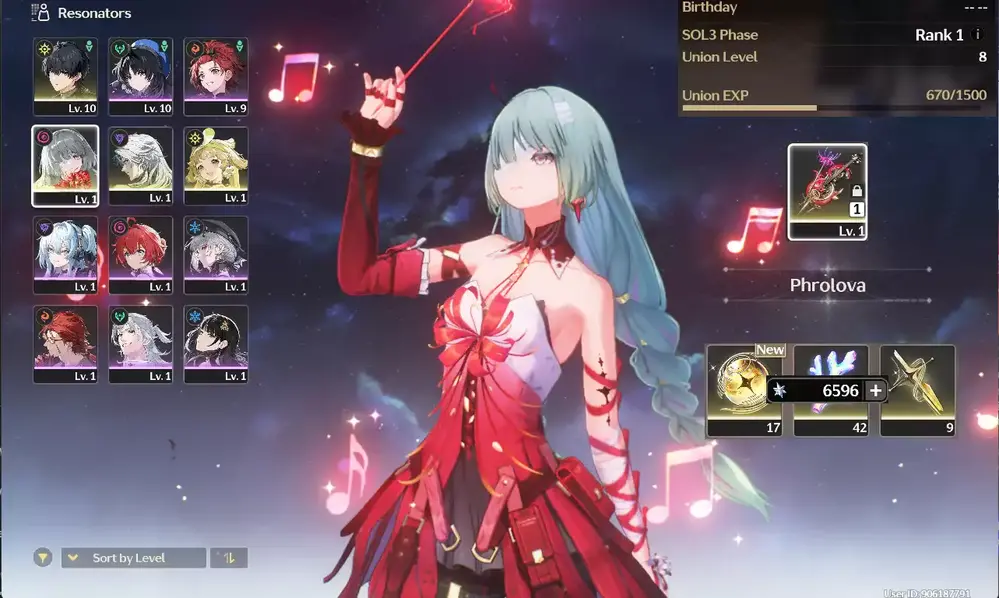Select the grey-haired resonator in black hat
This screenshot has width=999, height=598.
click(215, 255)
